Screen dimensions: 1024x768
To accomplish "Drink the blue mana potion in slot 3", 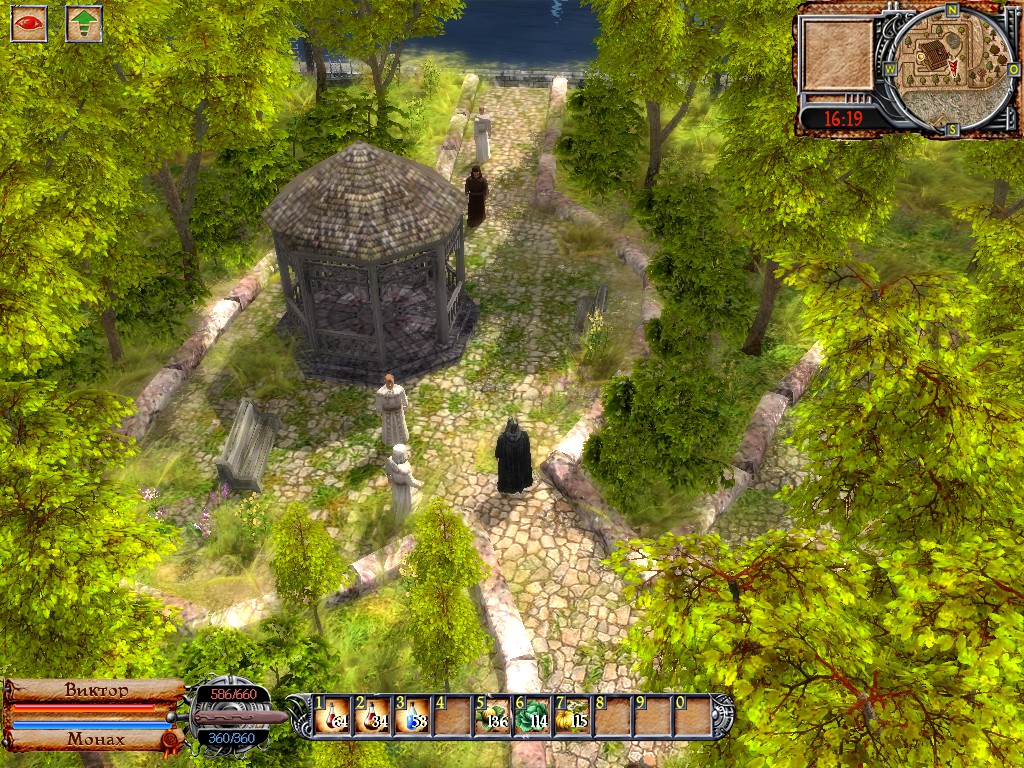I will click(412, 716).
